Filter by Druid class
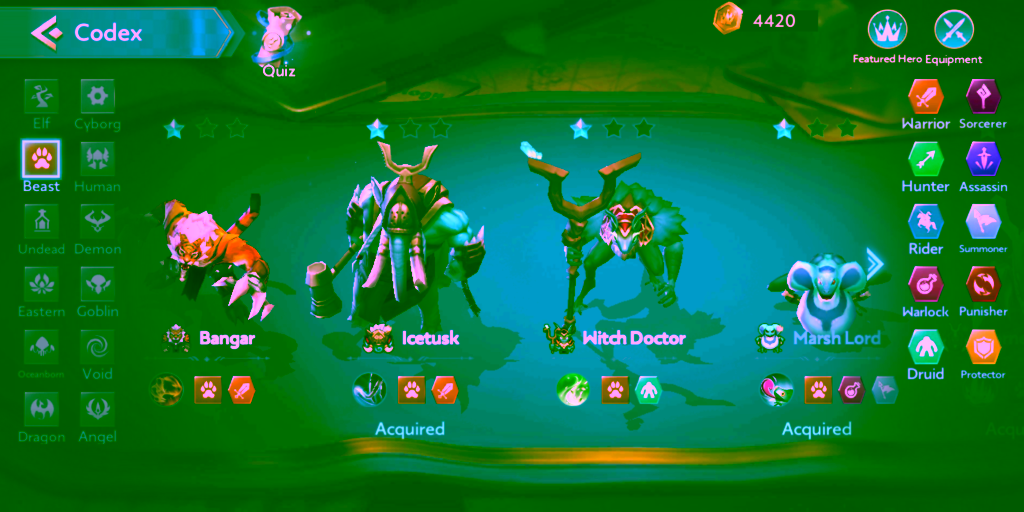1024x512 pixels. click(925, 348)
